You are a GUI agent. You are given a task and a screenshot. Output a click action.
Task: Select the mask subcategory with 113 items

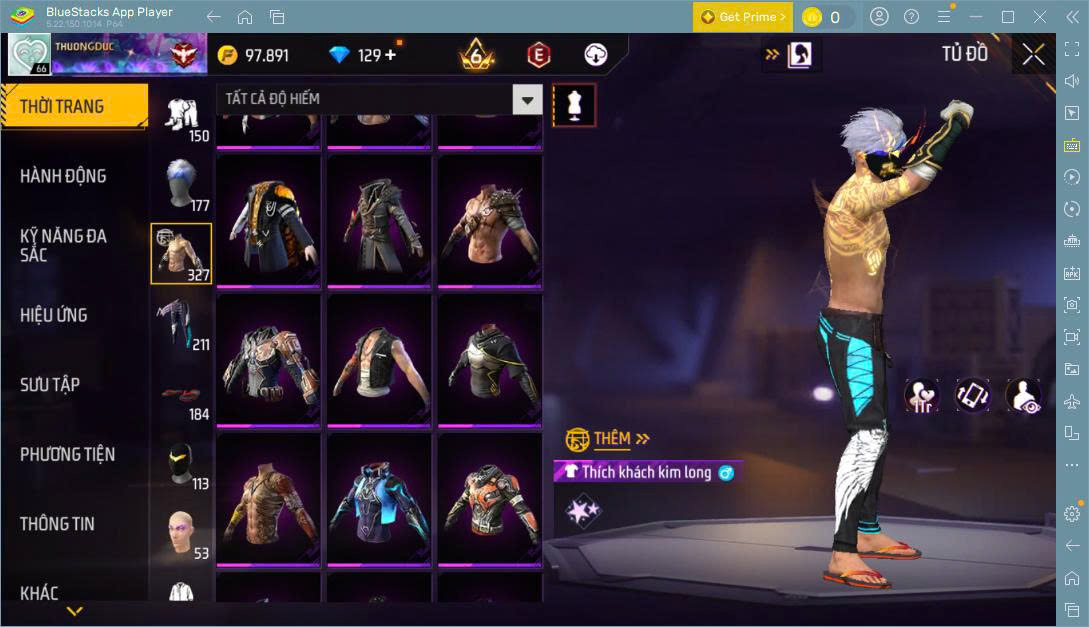click(x=181, y=463)
